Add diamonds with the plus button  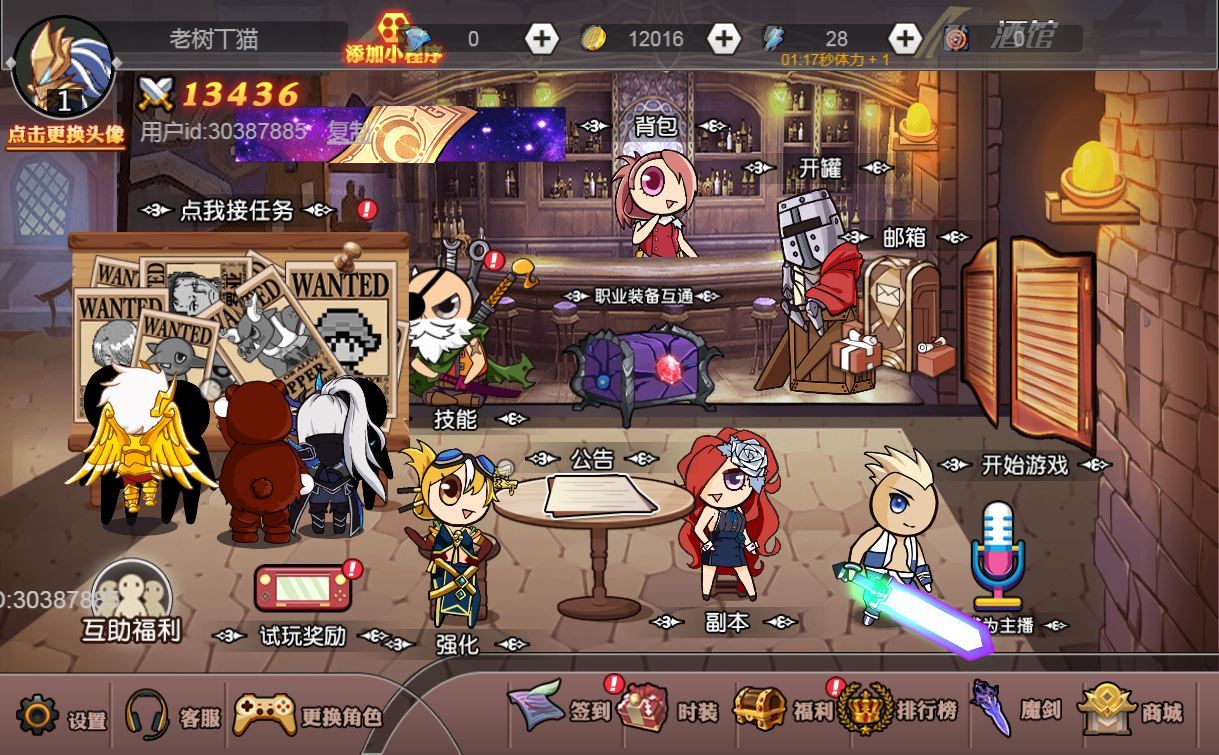(x=541, y=39)
